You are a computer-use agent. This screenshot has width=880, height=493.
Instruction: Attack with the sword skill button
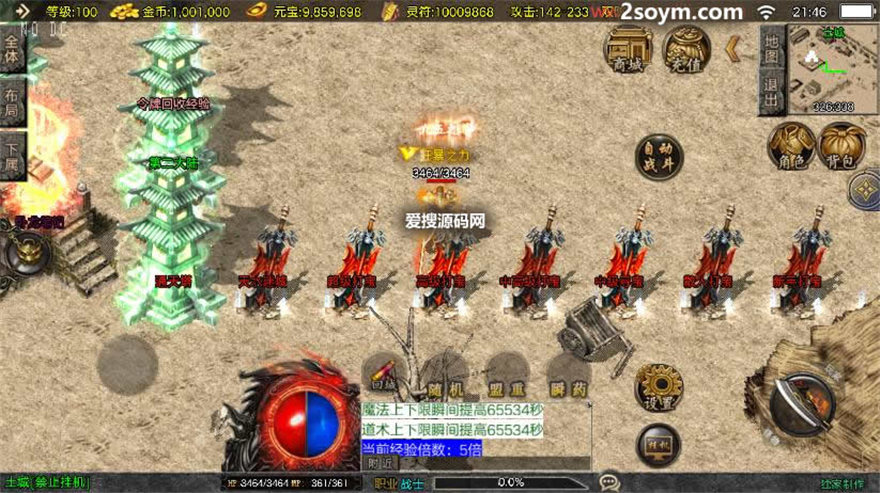(801, 402)
